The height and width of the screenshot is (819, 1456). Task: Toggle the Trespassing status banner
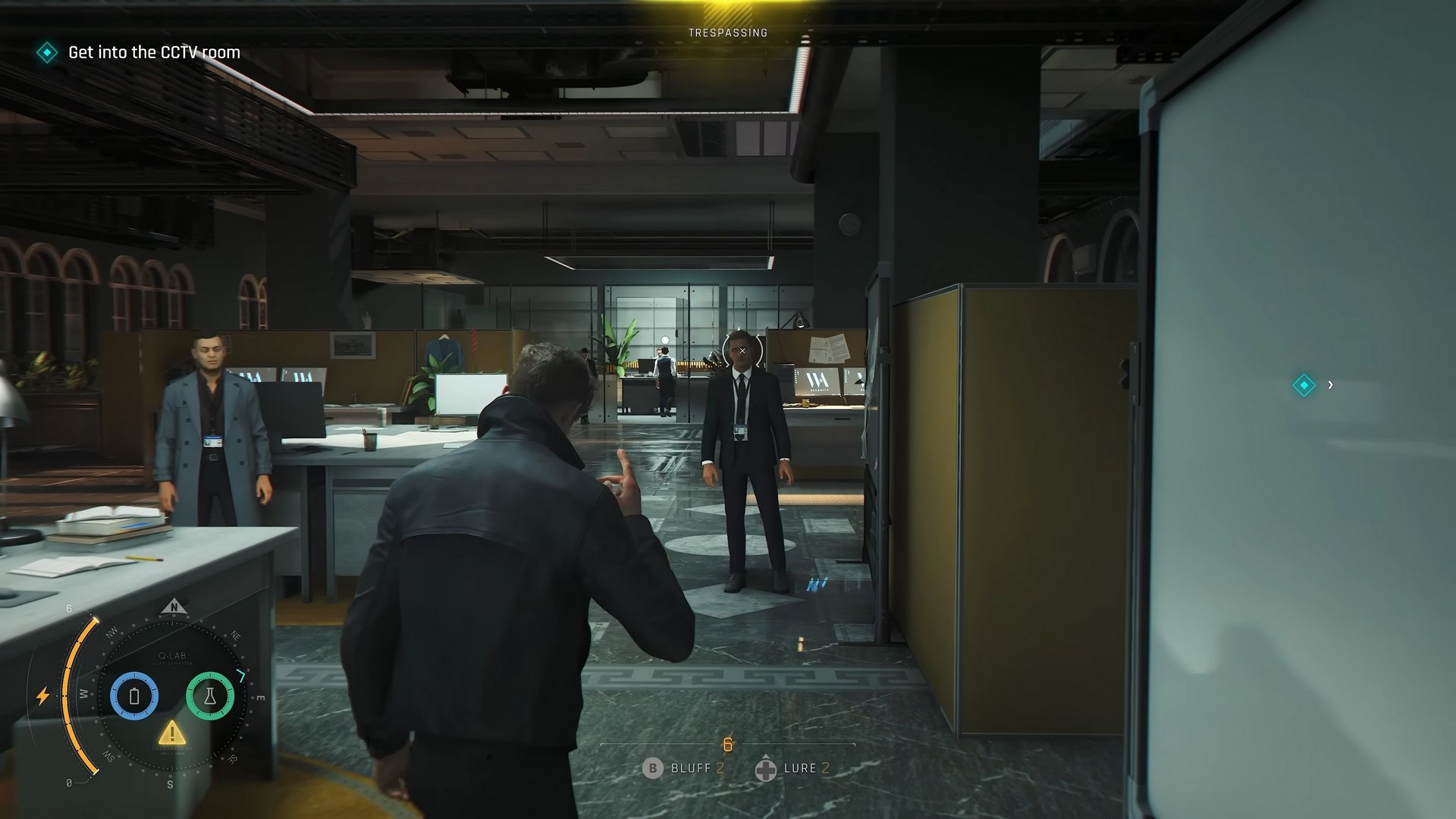click(727, 32)
